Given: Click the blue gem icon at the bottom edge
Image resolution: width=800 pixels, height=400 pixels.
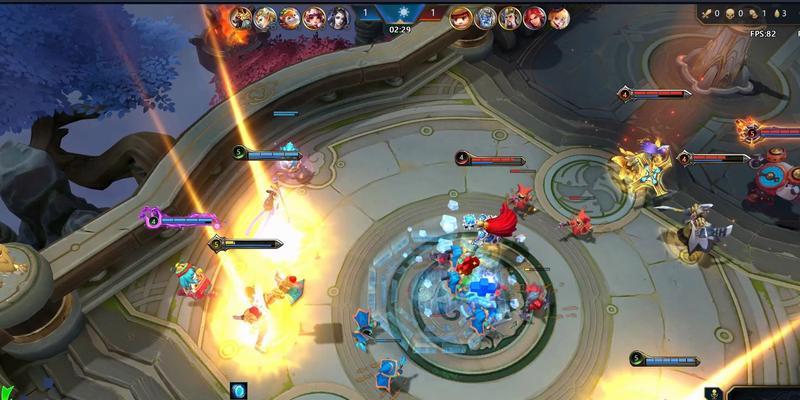Looking at the screenshot, I should pos(239,390).
